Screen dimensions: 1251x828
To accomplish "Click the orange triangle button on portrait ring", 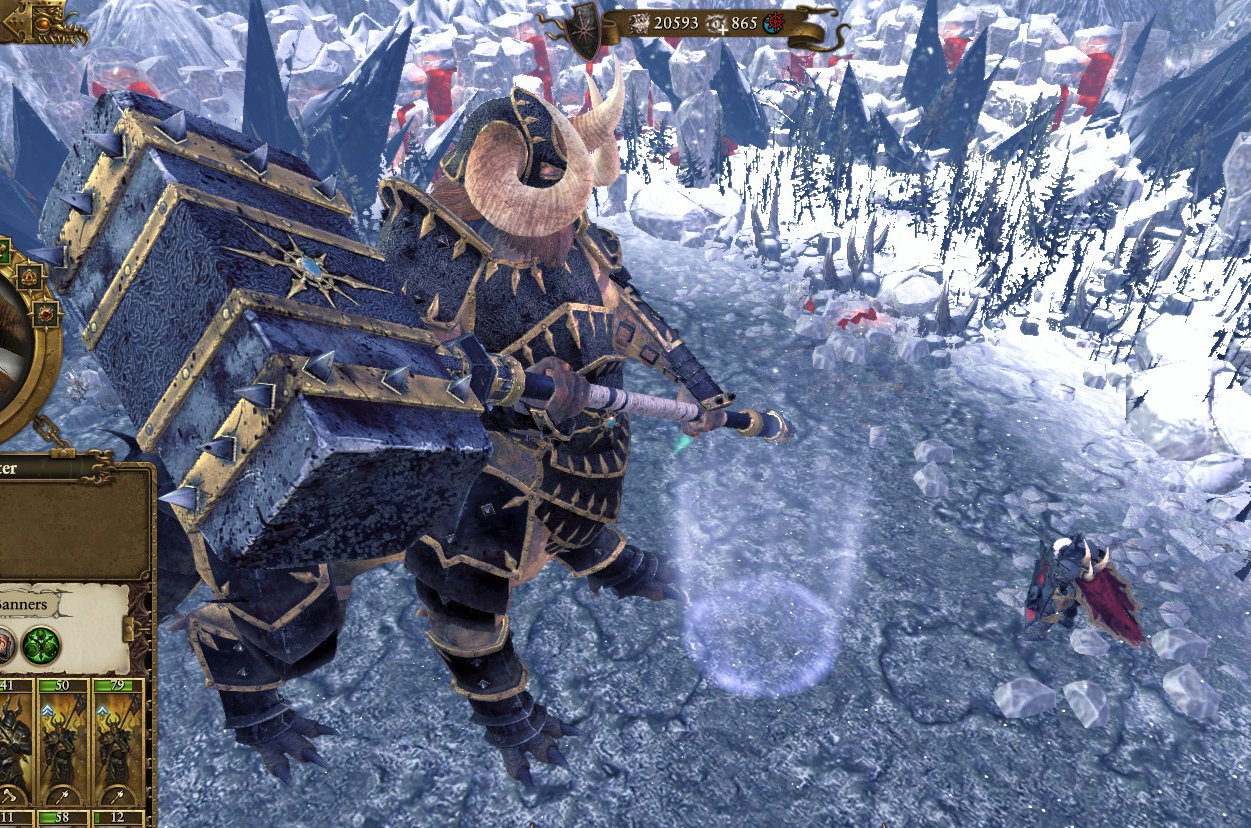I will pos(28,279).
